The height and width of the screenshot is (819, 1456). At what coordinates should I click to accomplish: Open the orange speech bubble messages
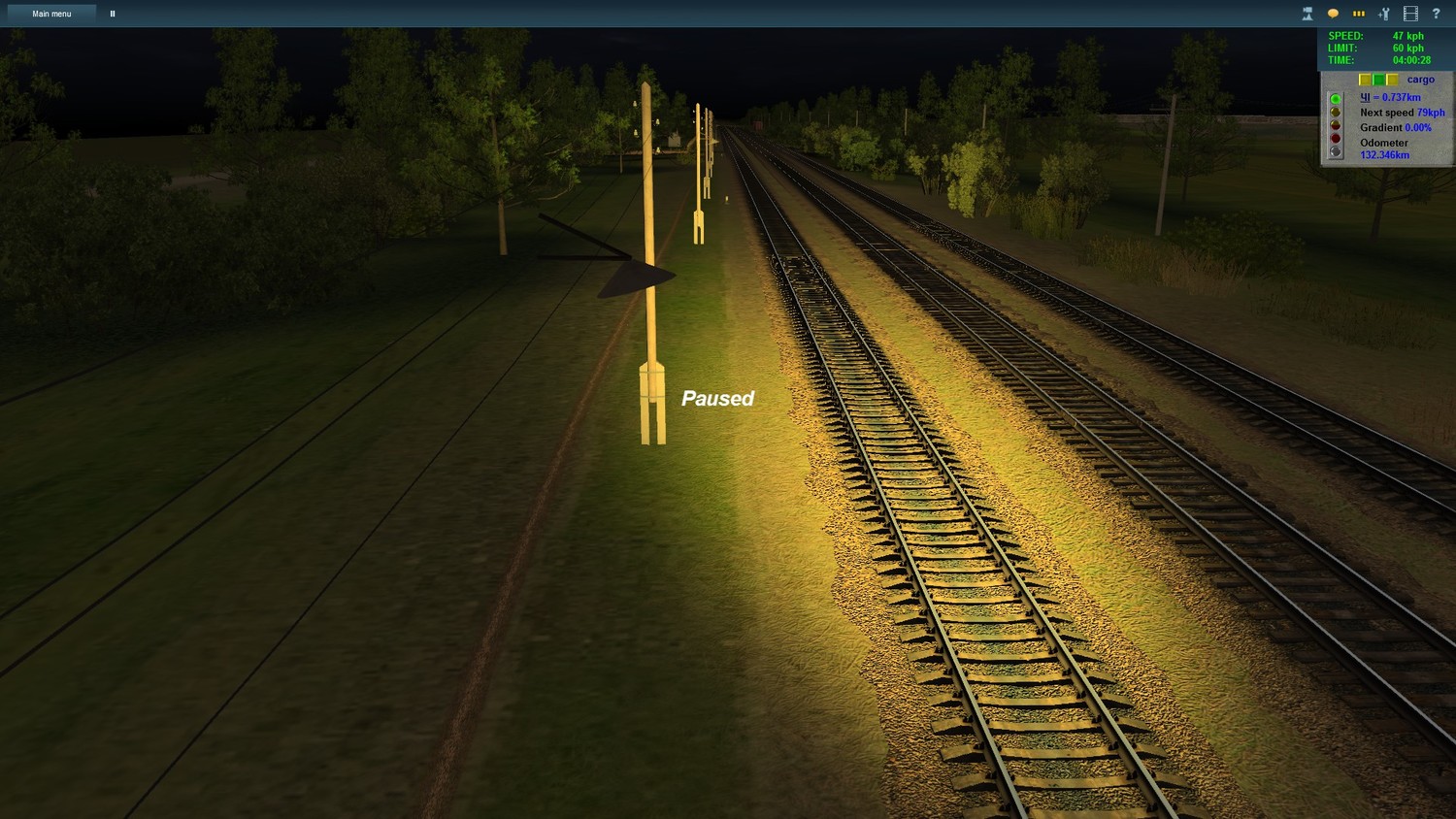[1333, 14]
